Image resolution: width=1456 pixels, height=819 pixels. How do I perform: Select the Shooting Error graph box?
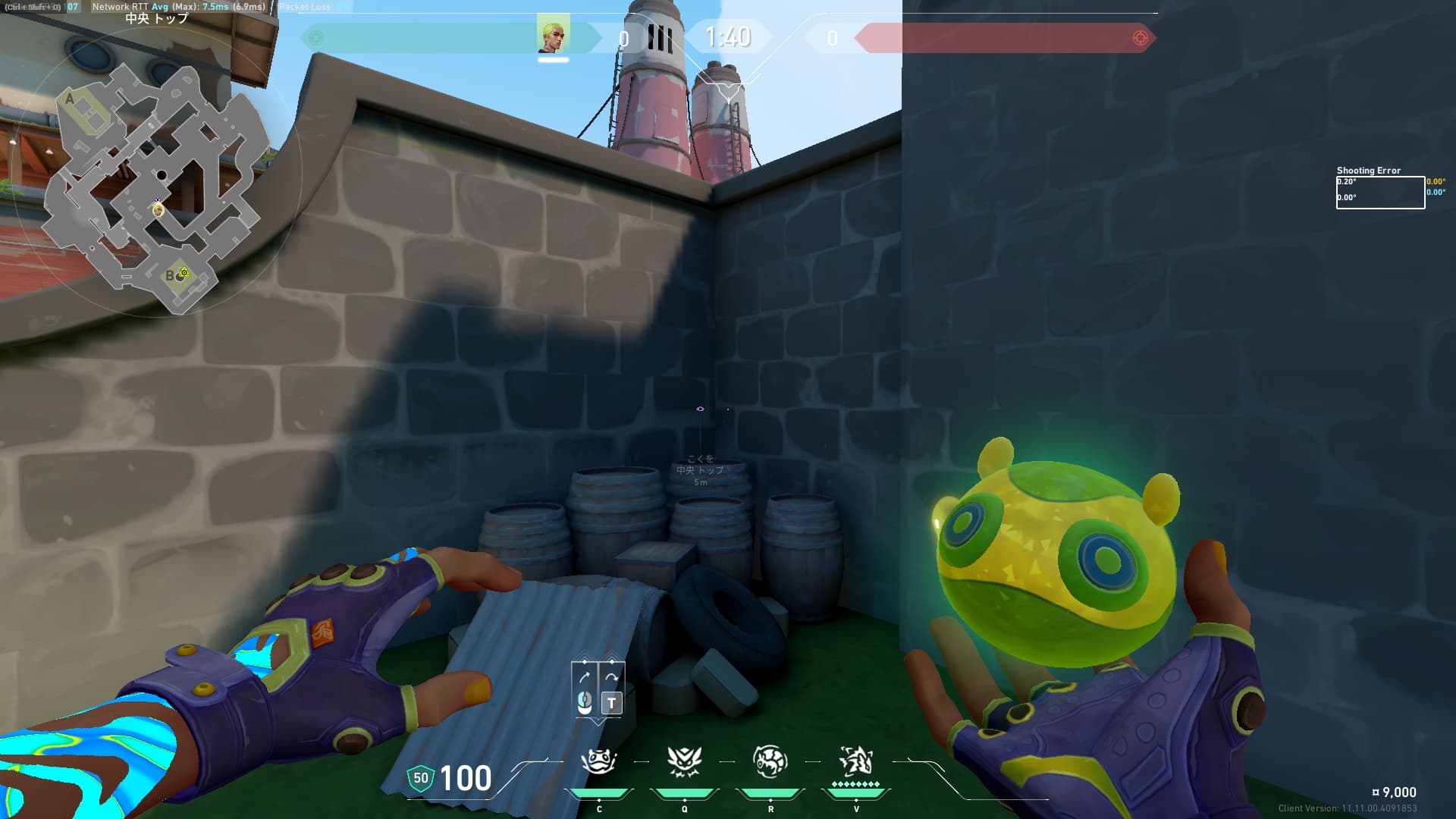1379,193
